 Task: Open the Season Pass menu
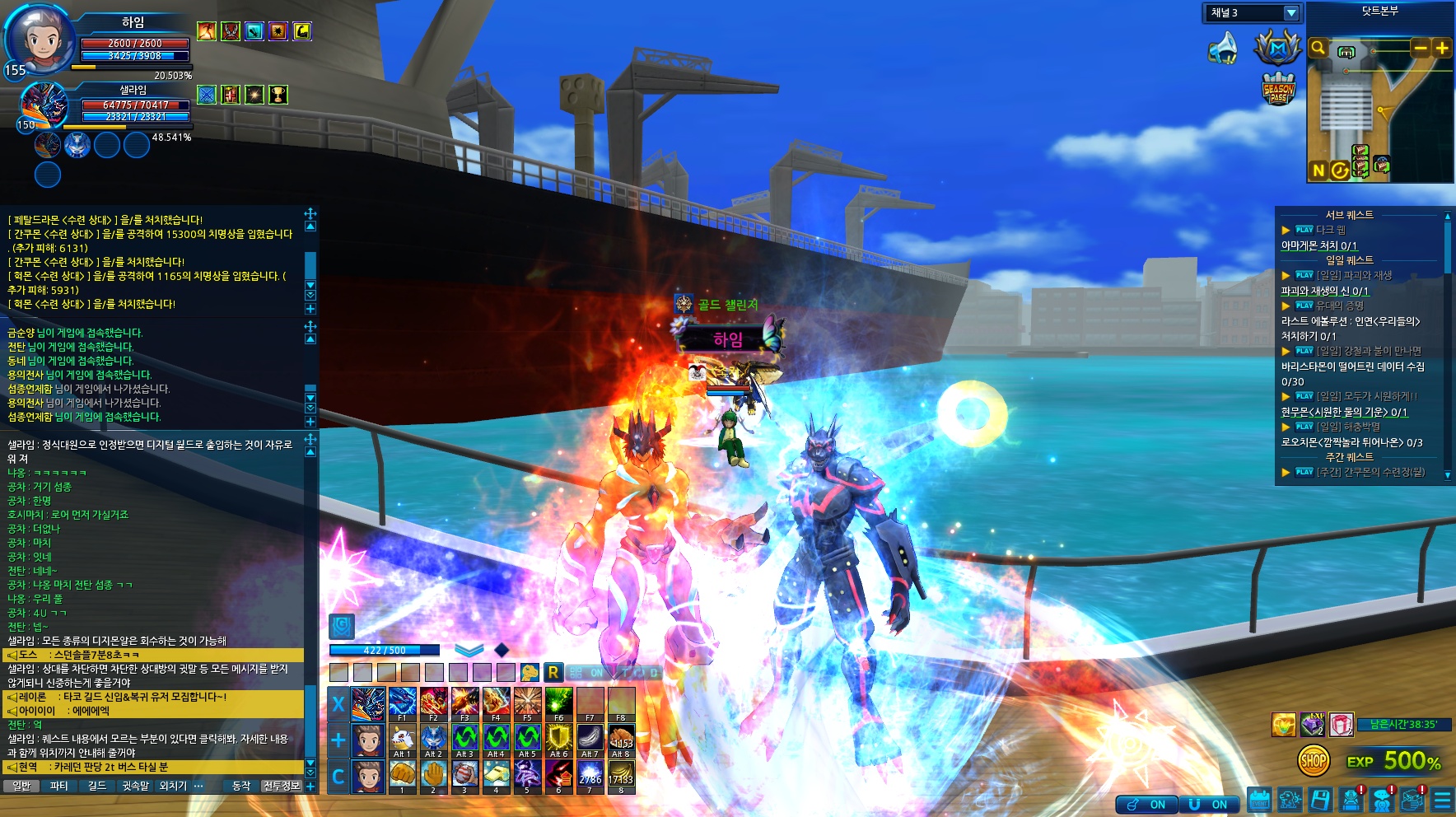coord(1278,88)
